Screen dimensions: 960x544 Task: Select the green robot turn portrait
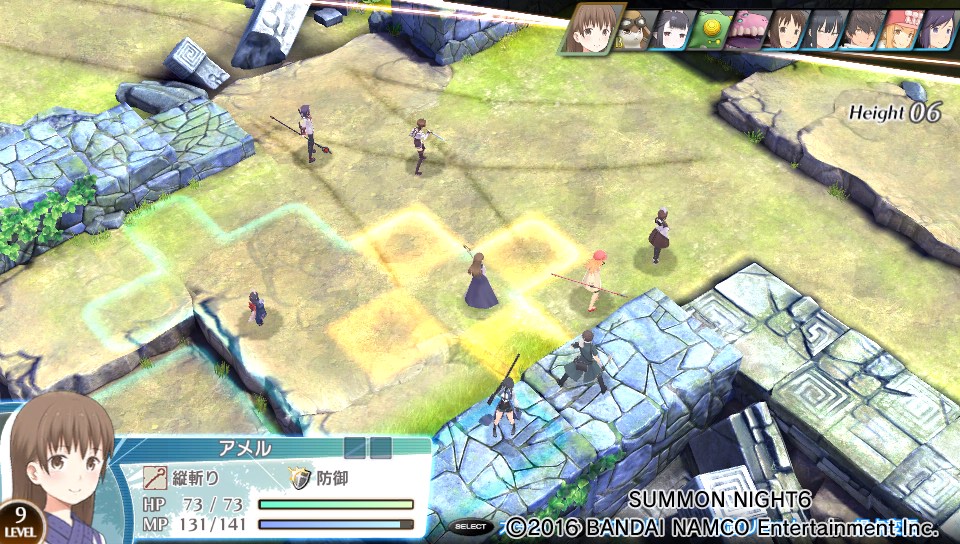(x=709, y=29)
